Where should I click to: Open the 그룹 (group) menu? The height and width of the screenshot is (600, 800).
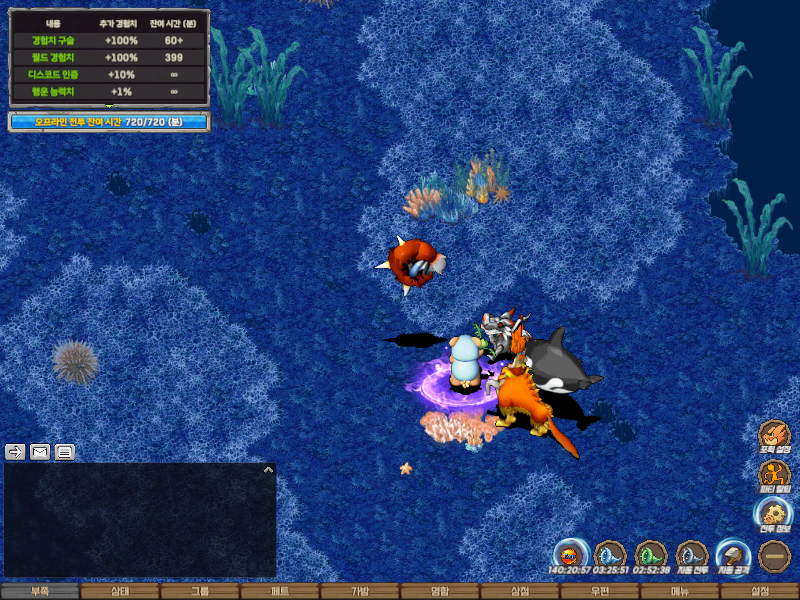tap(200, 591)
